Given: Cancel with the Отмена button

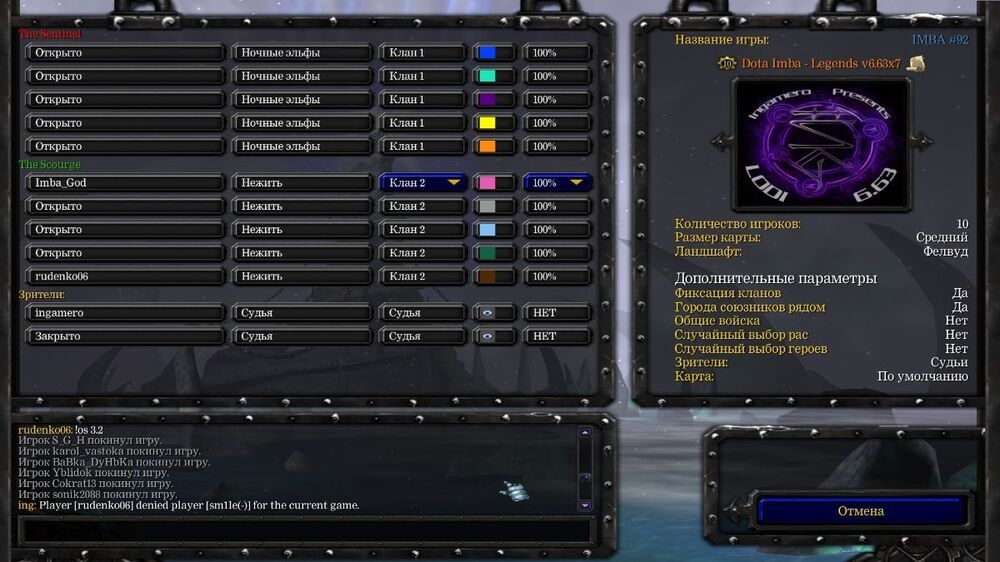Looking at the screenshot, I should (860, 511).
